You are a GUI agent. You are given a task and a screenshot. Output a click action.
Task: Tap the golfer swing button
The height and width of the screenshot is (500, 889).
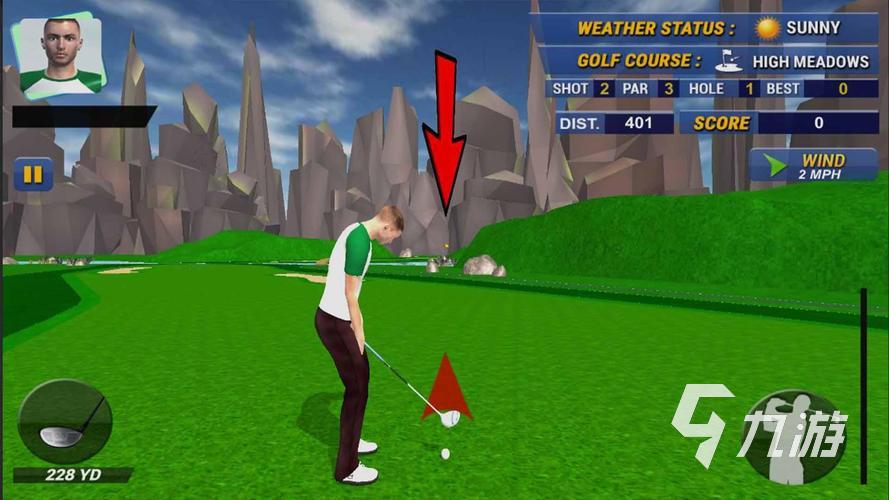coord(794,435)
